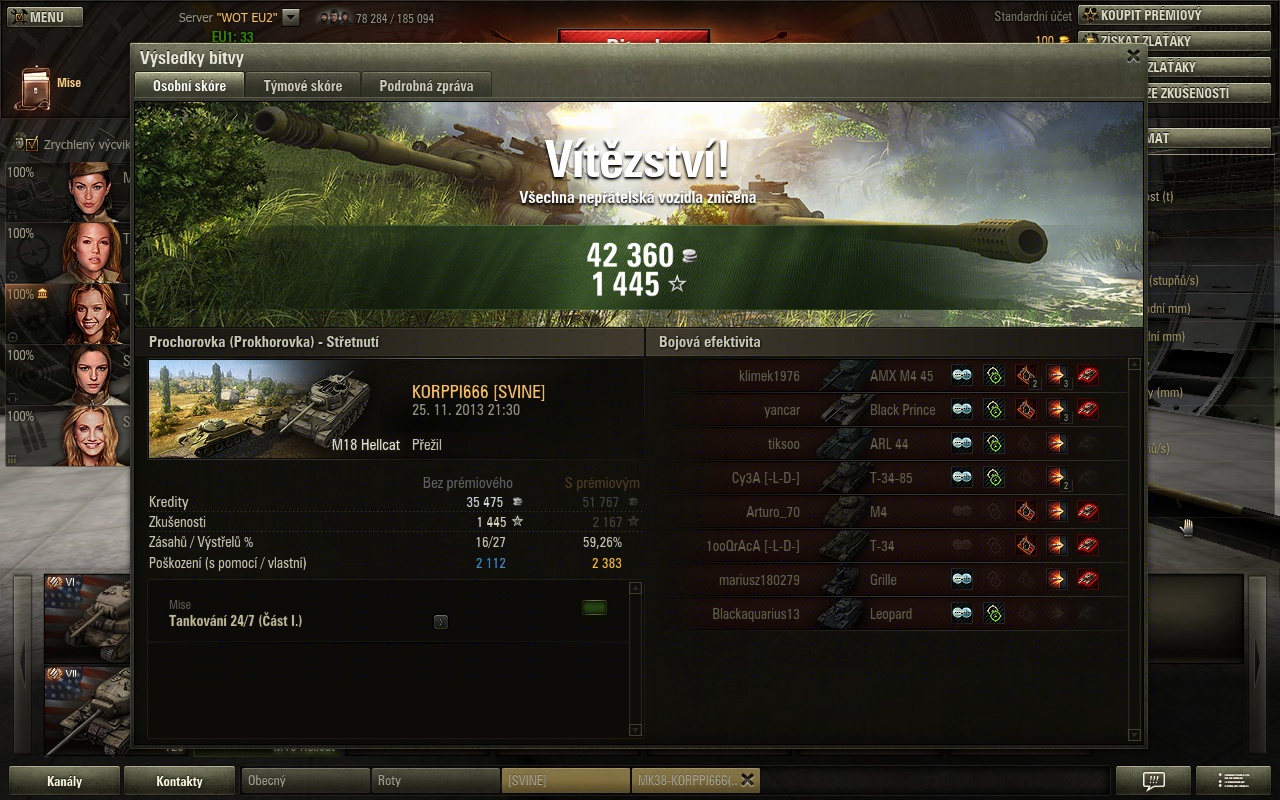1280x800 pixels.
Task: Open the Podrobná zpráva tab
Action: click(x=426, y=86)
